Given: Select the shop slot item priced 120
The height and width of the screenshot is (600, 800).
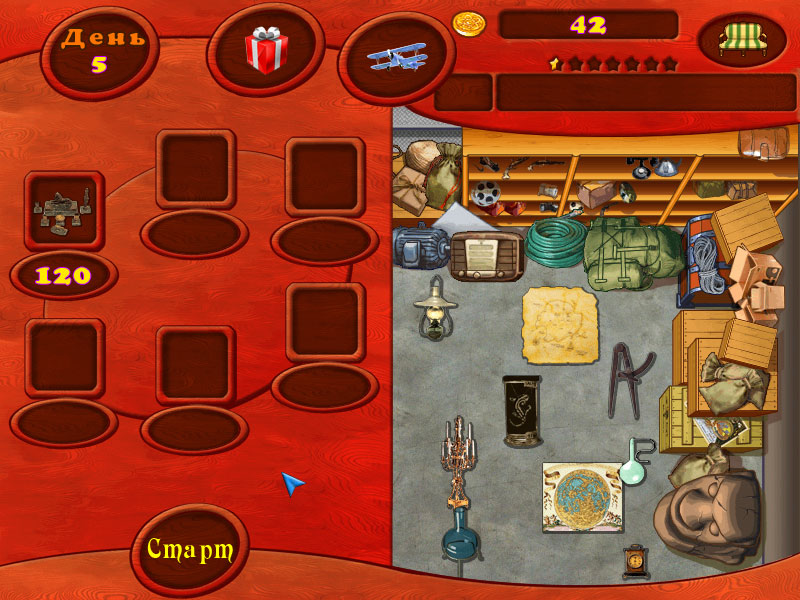Looking at the screenshot, I should pos(64,211).
